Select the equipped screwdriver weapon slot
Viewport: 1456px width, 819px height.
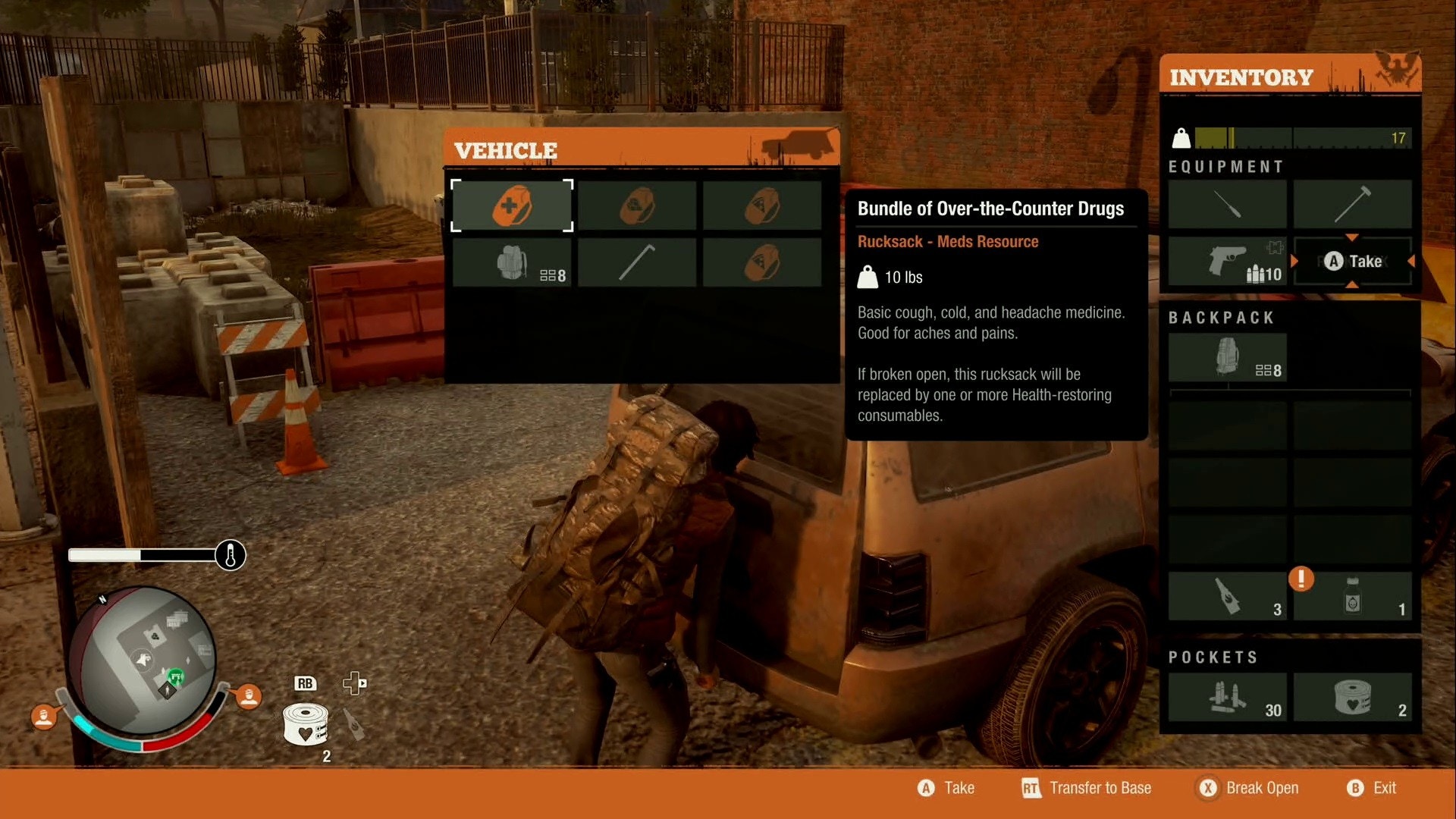(x=1227, y=205)
